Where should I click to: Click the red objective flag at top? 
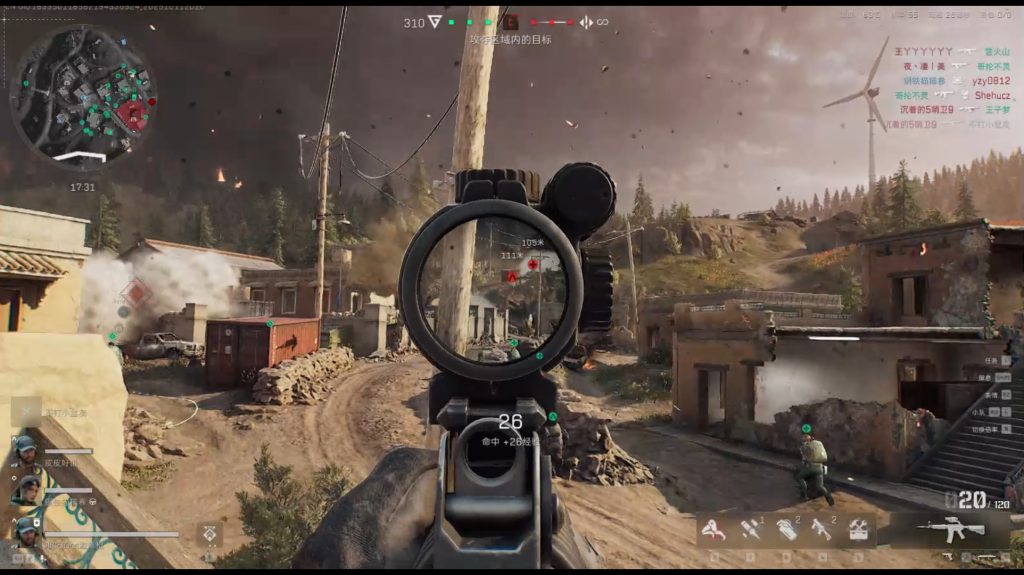[x=511, y=22]
